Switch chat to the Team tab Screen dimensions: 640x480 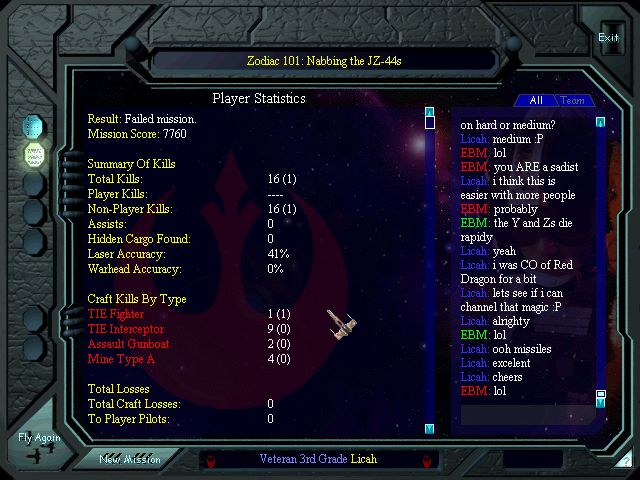click(572, 100)
